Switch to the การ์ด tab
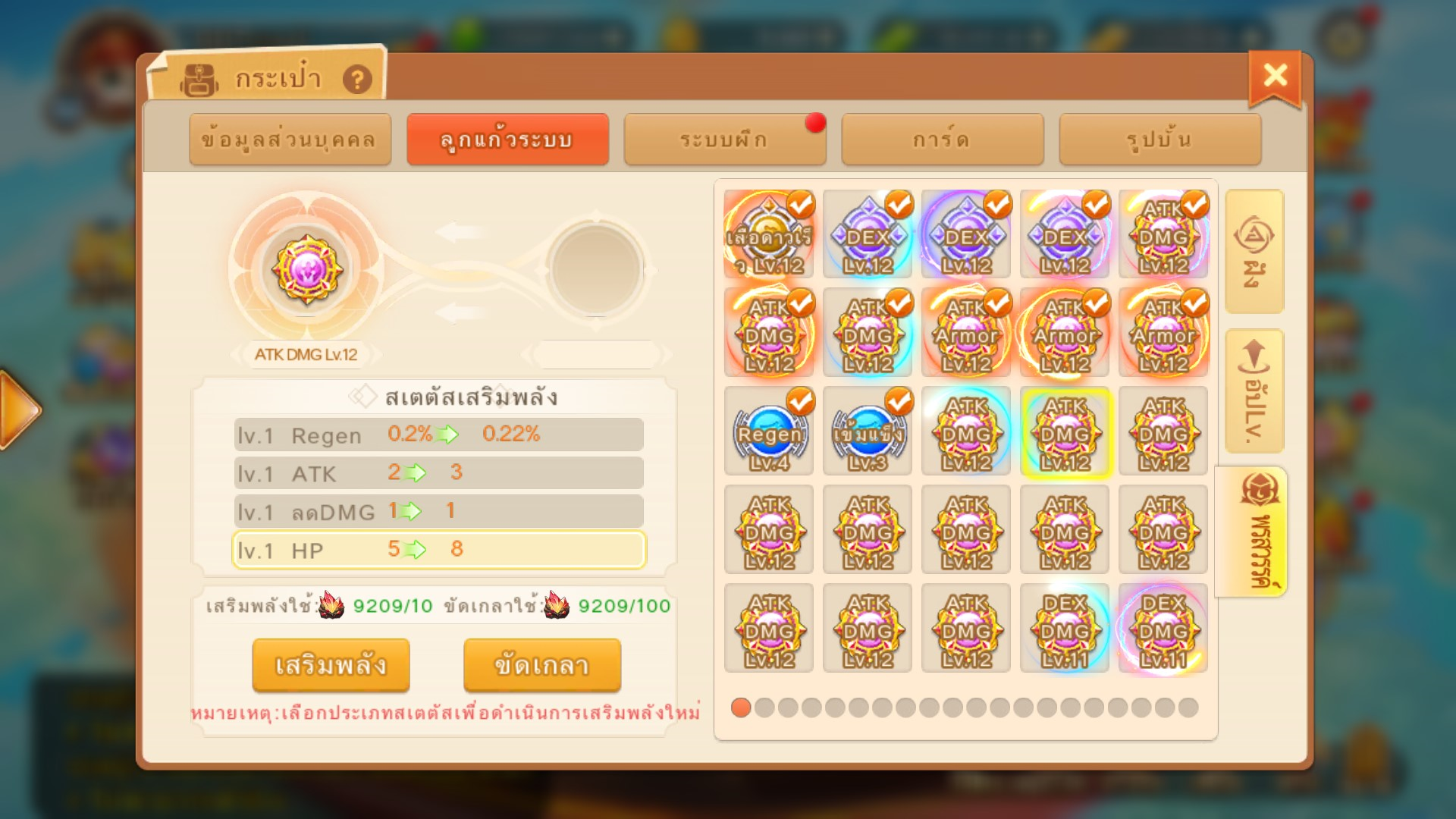 pyautogui.click(x=942, y=140)
